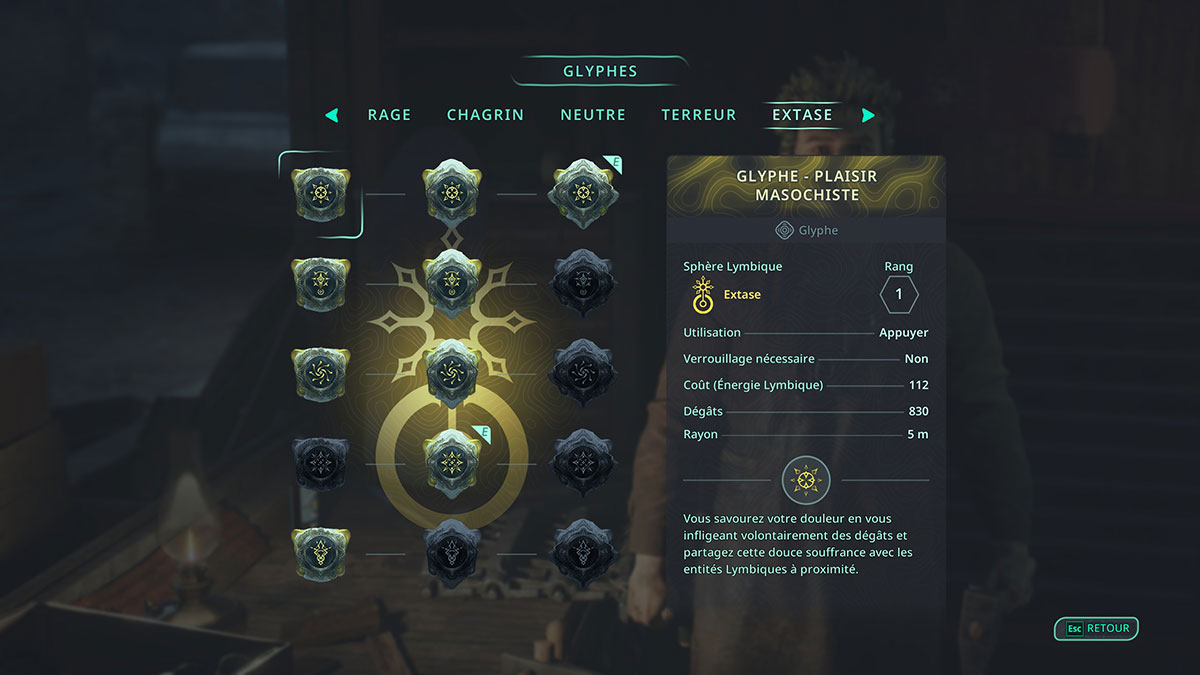Open the Chagrin glyph category
The height and width of the screenshot is (675, 1200).
pyautogui.click(x=485, y=115)
